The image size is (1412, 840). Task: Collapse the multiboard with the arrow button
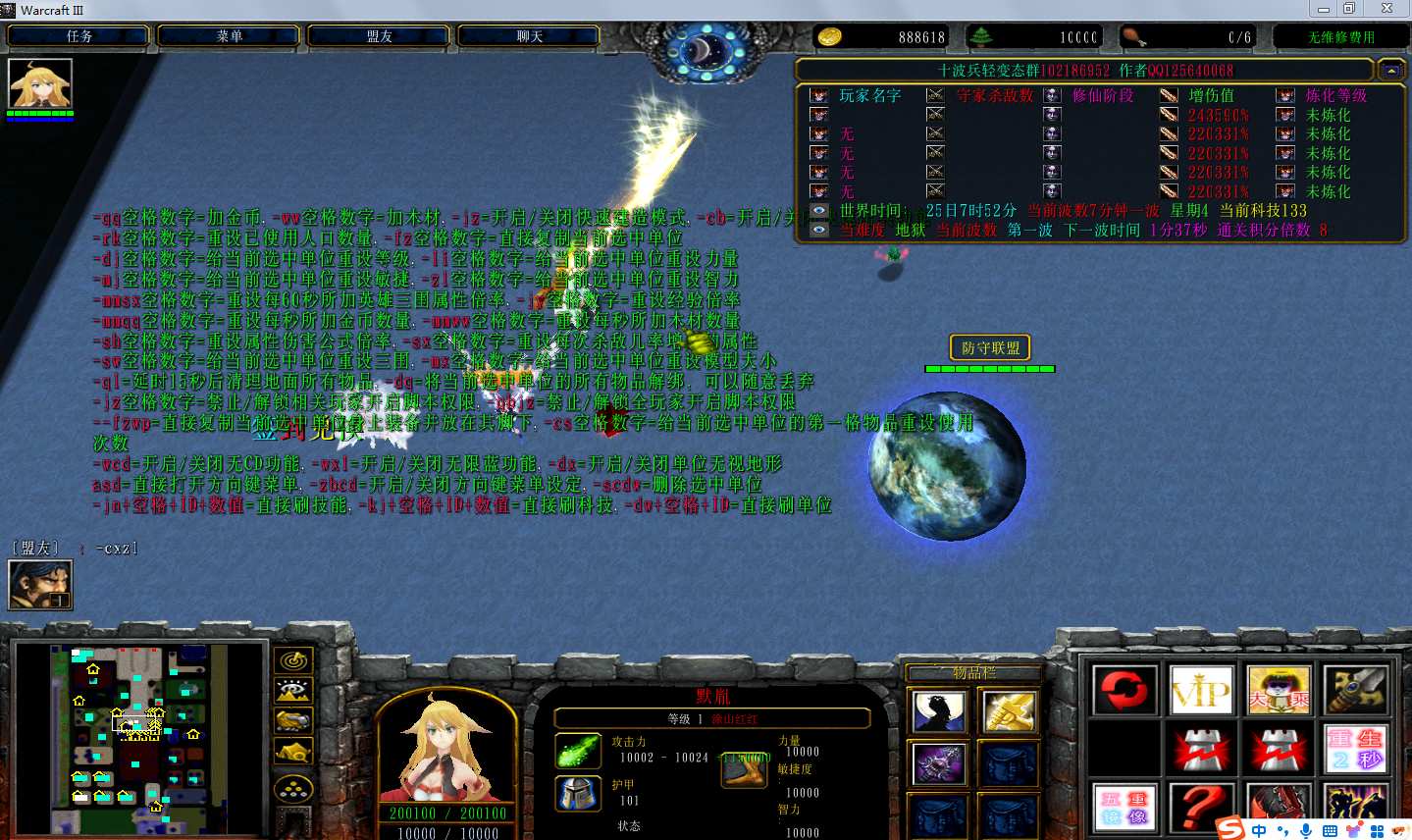1391,71
